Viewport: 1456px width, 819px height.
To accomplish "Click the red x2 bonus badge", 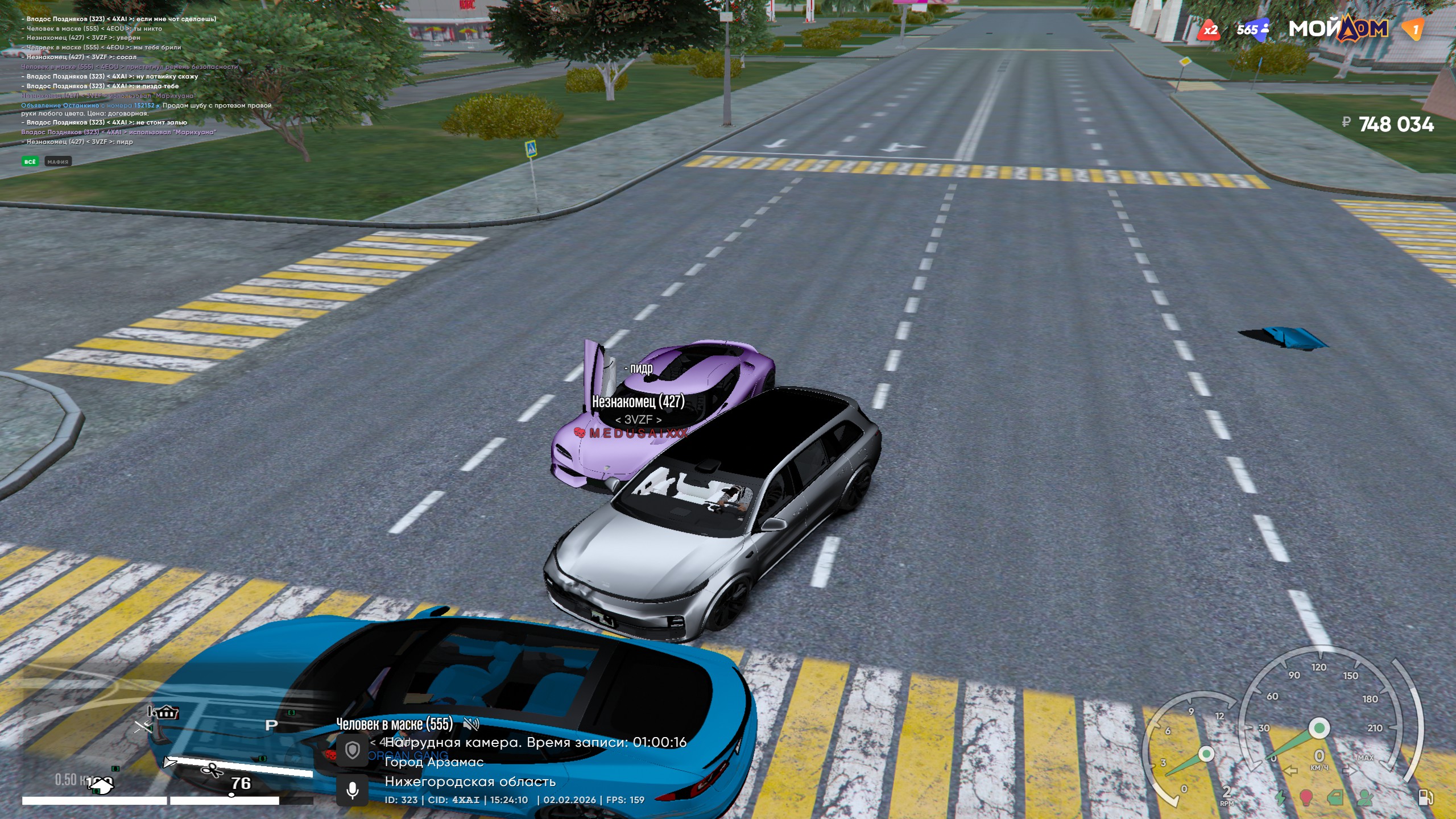I will pos(1209,30).
